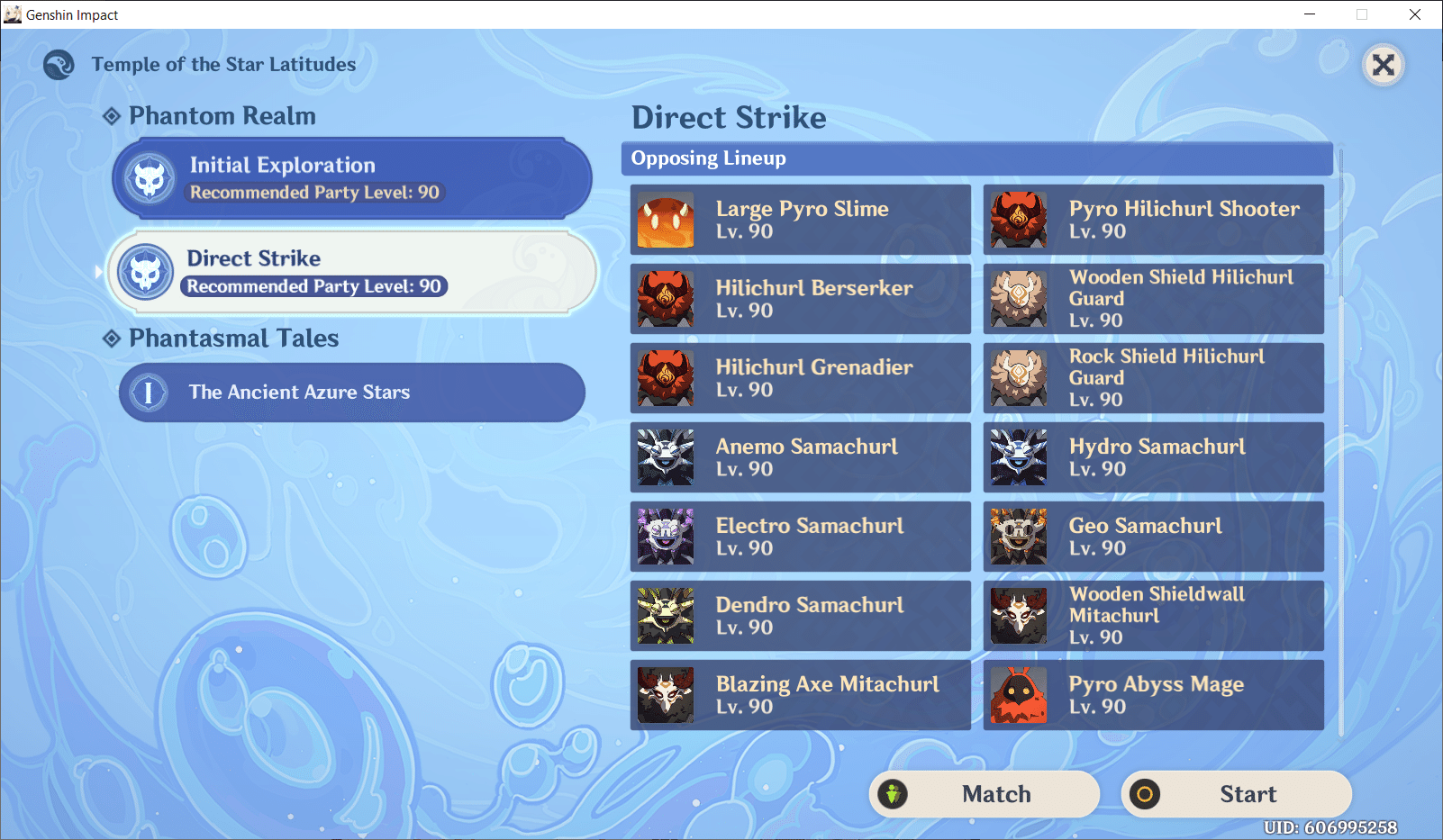The image size is (1443, 840).
Task: Click the event emblem beside Temple title
Action: (x=58, y=64)
